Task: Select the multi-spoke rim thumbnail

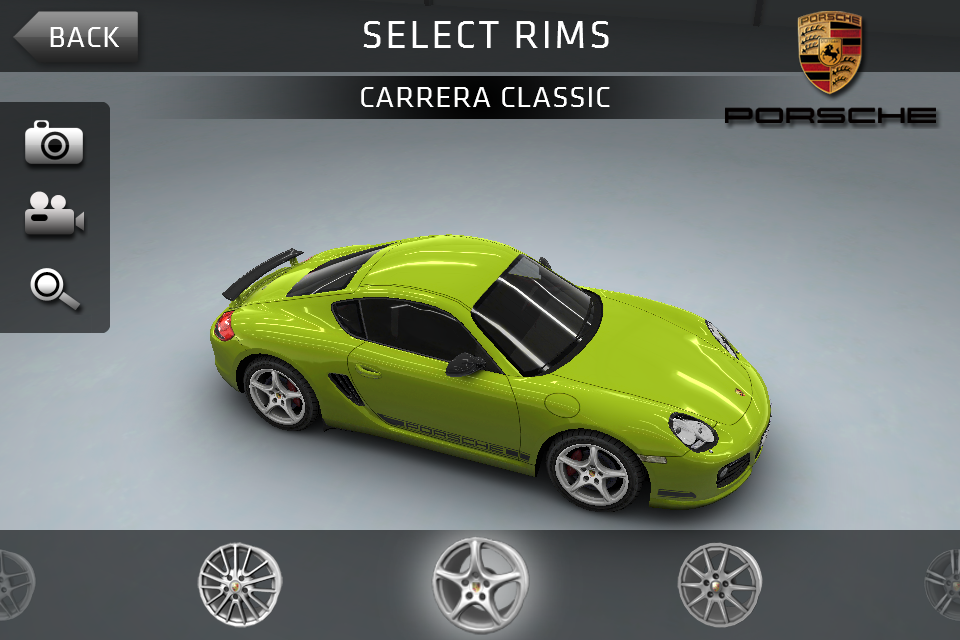Action: coord(239,584)
